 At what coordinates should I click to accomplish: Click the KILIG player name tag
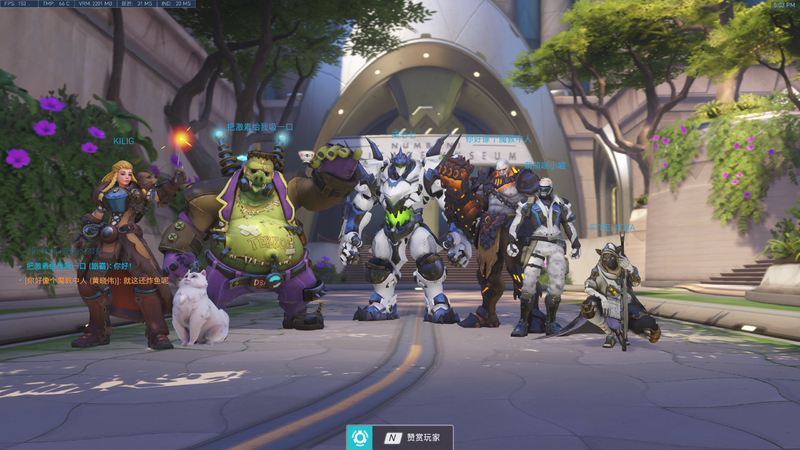[x=123, y=142]
